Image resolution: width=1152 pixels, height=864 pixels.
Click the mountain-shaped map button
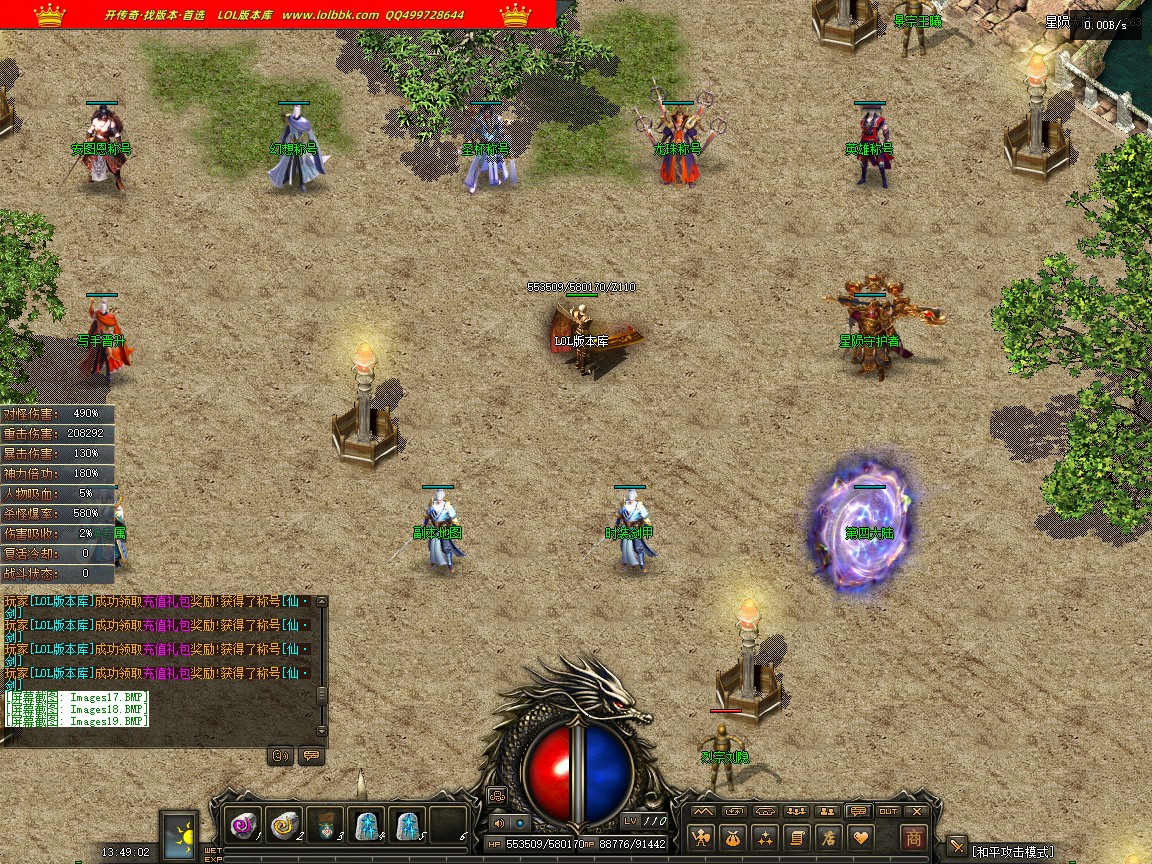705,811
